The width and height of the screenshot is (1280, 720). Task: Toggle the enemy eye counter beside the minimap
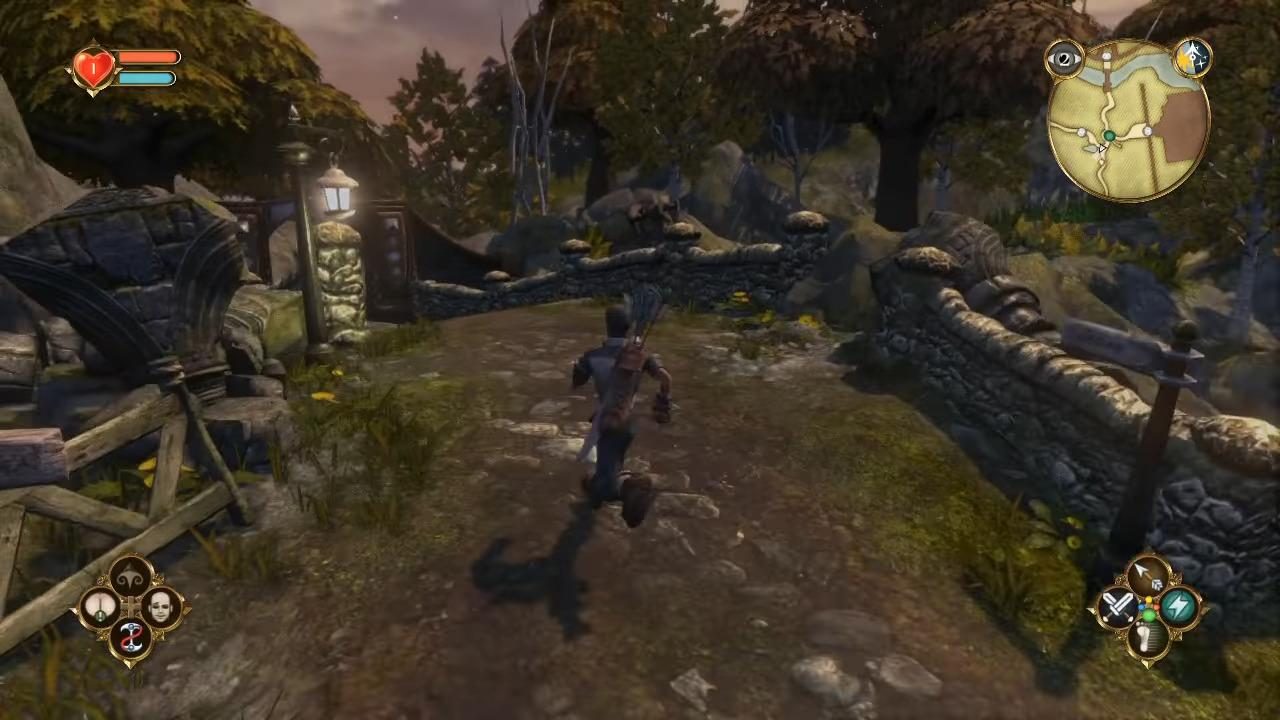coord(1063,60)
